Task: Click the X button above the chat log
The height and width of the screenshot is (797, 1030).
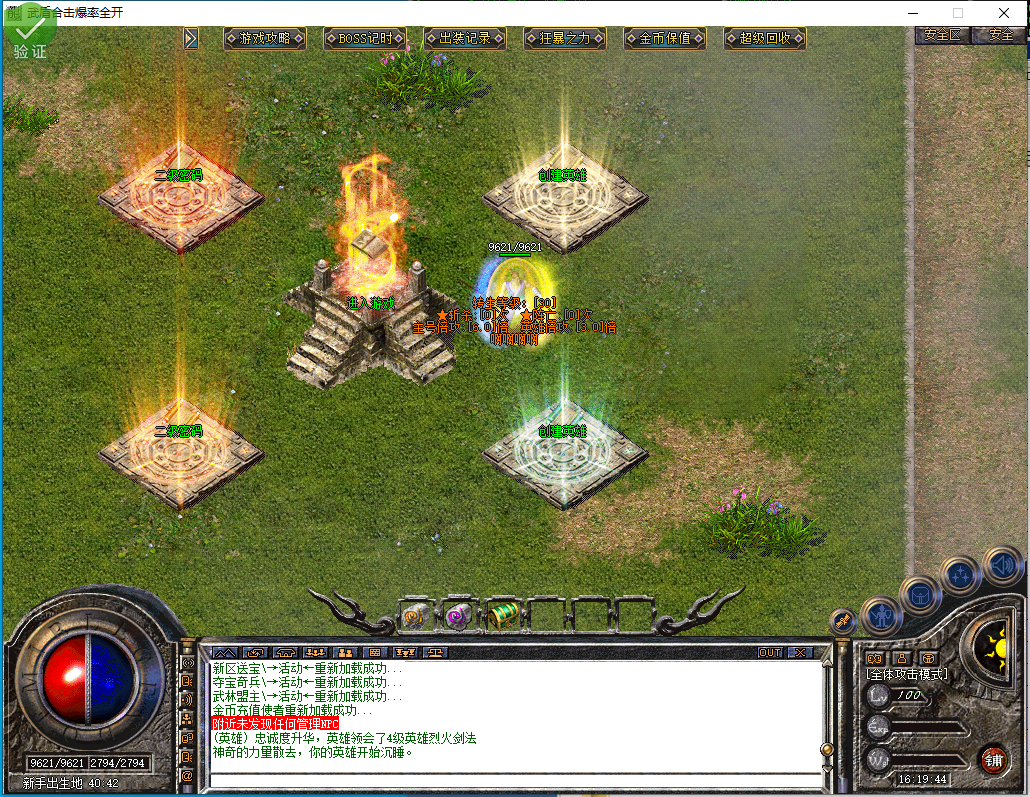Action: click(799, 652)
